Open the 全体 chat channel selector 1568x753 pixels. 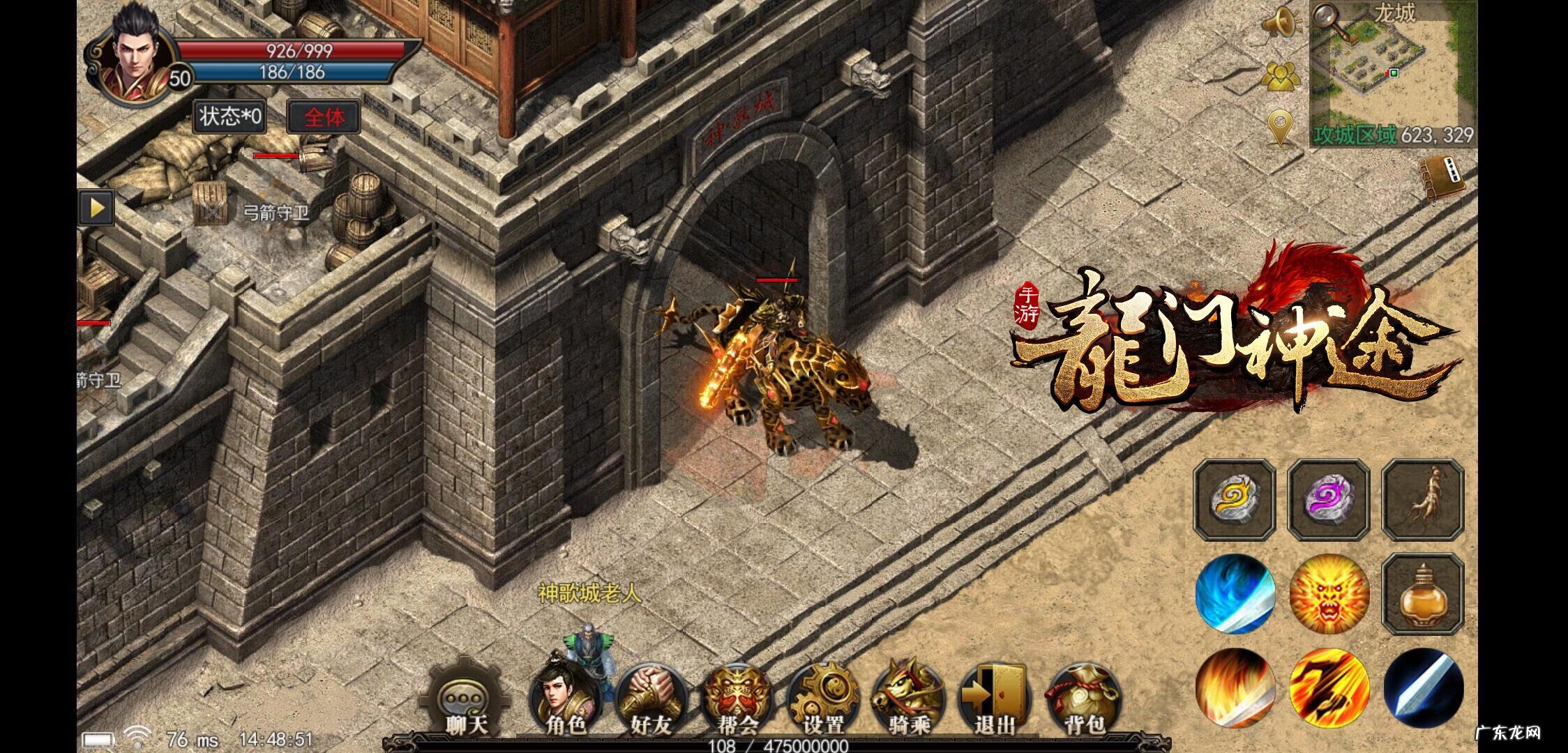coord(324,117)
